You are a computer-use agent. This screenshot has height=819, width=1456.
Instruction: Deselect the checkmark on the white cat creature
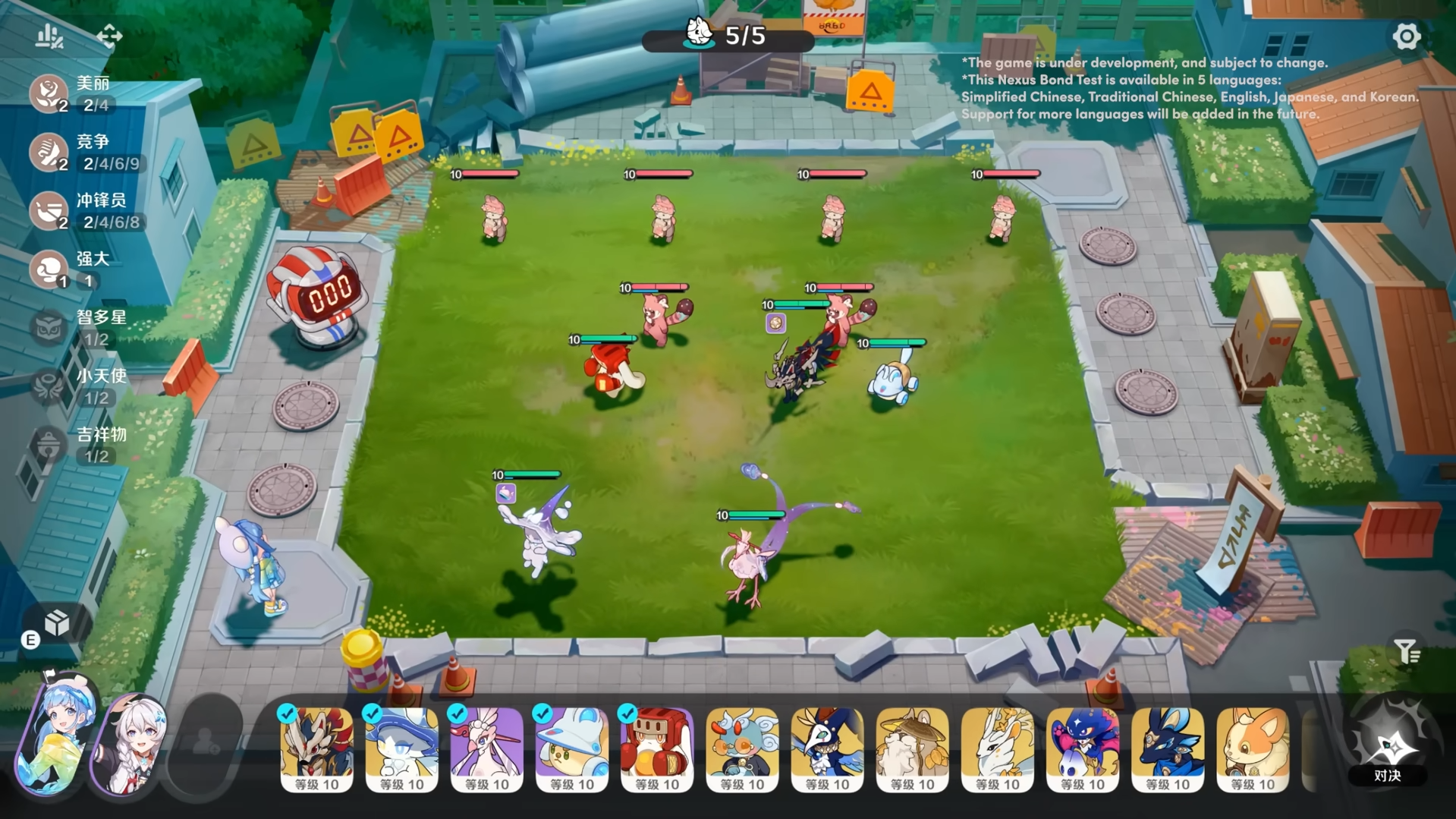click(371, 714)
